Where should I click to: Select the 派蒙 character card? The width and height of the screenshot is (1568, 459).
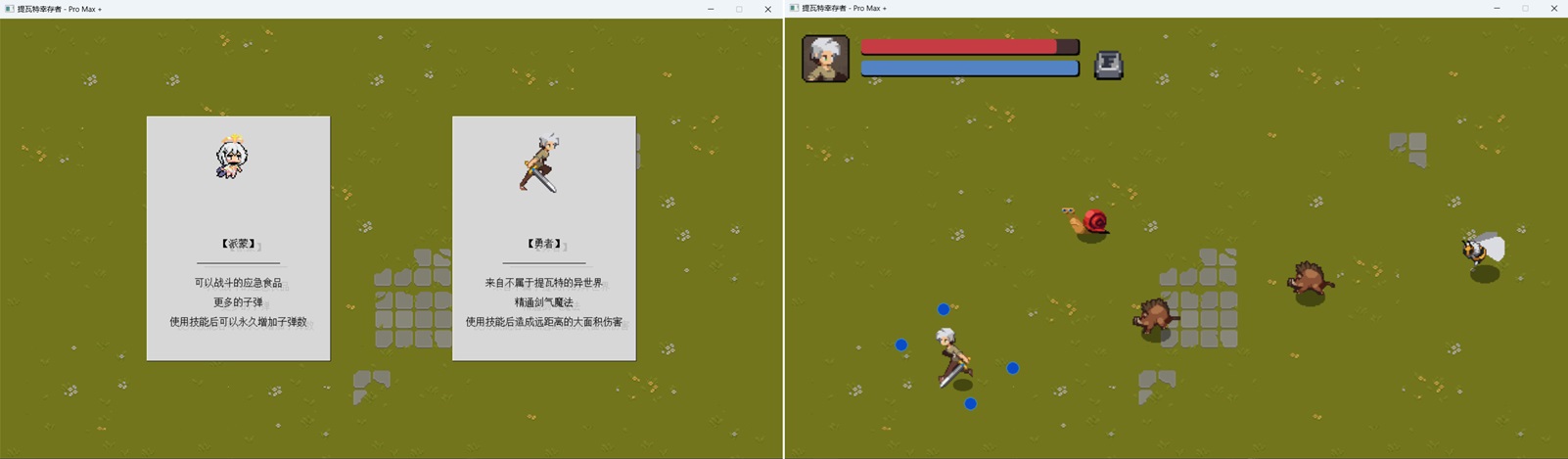[x=238, y=238]
